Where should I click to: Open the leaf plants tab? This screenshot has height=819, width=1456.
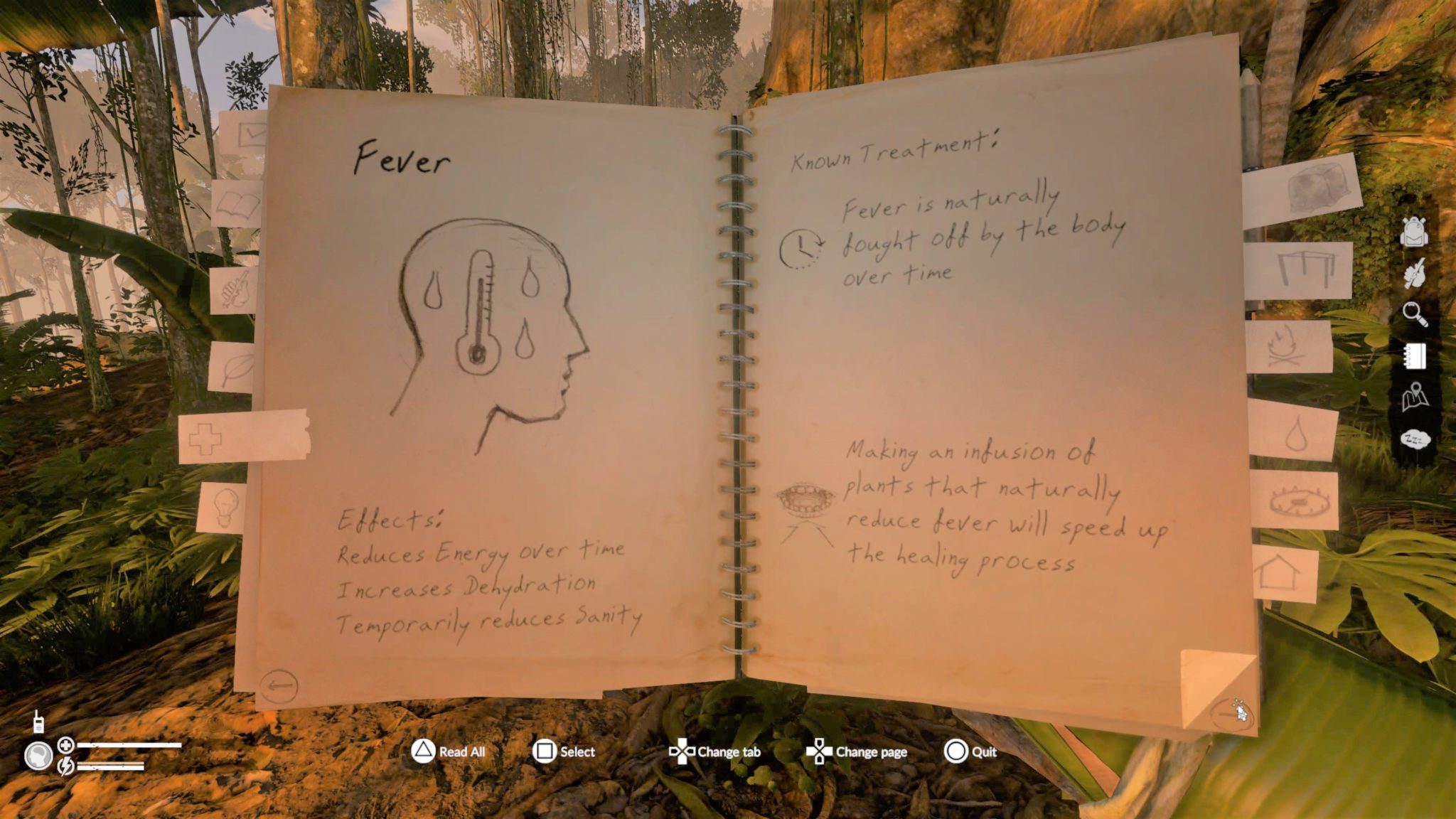[233, 368]
